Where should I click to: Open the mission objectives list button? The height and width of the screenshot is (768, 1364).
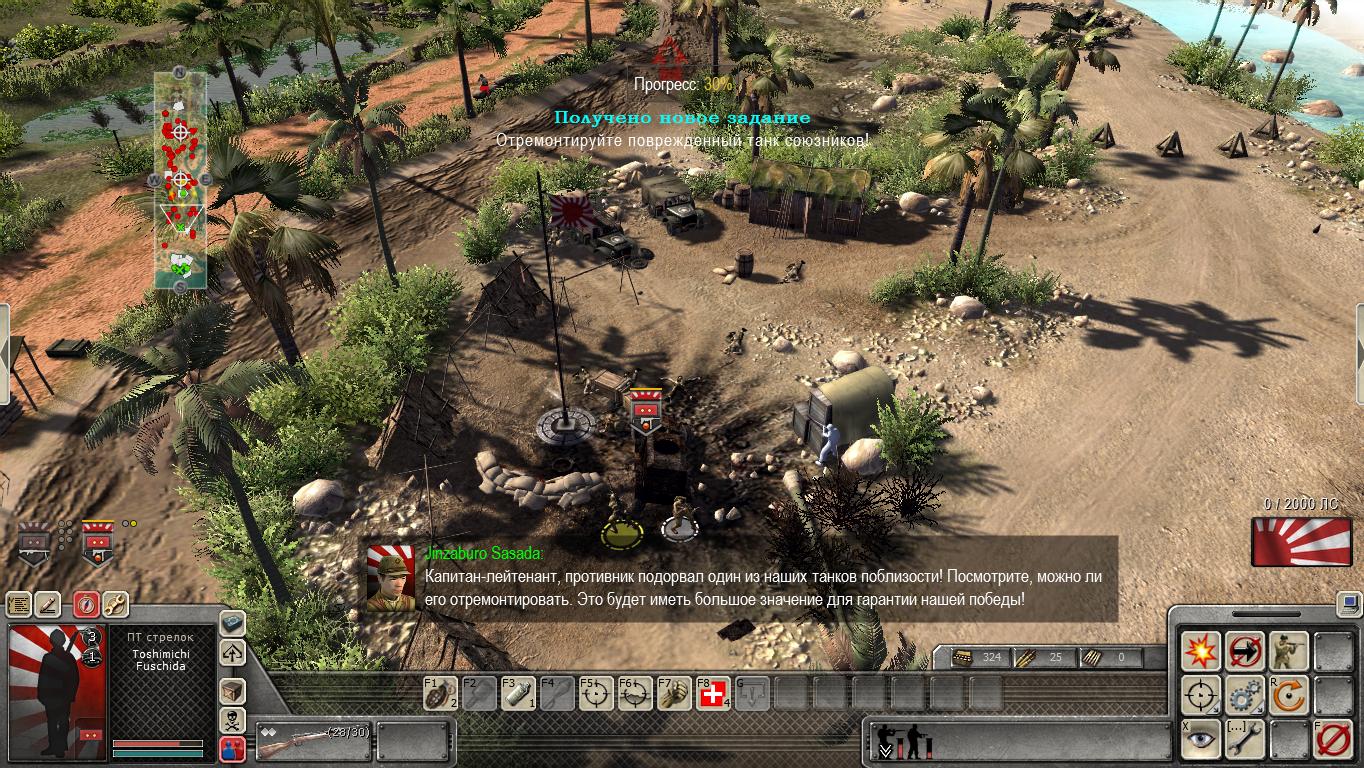[19, 604]
